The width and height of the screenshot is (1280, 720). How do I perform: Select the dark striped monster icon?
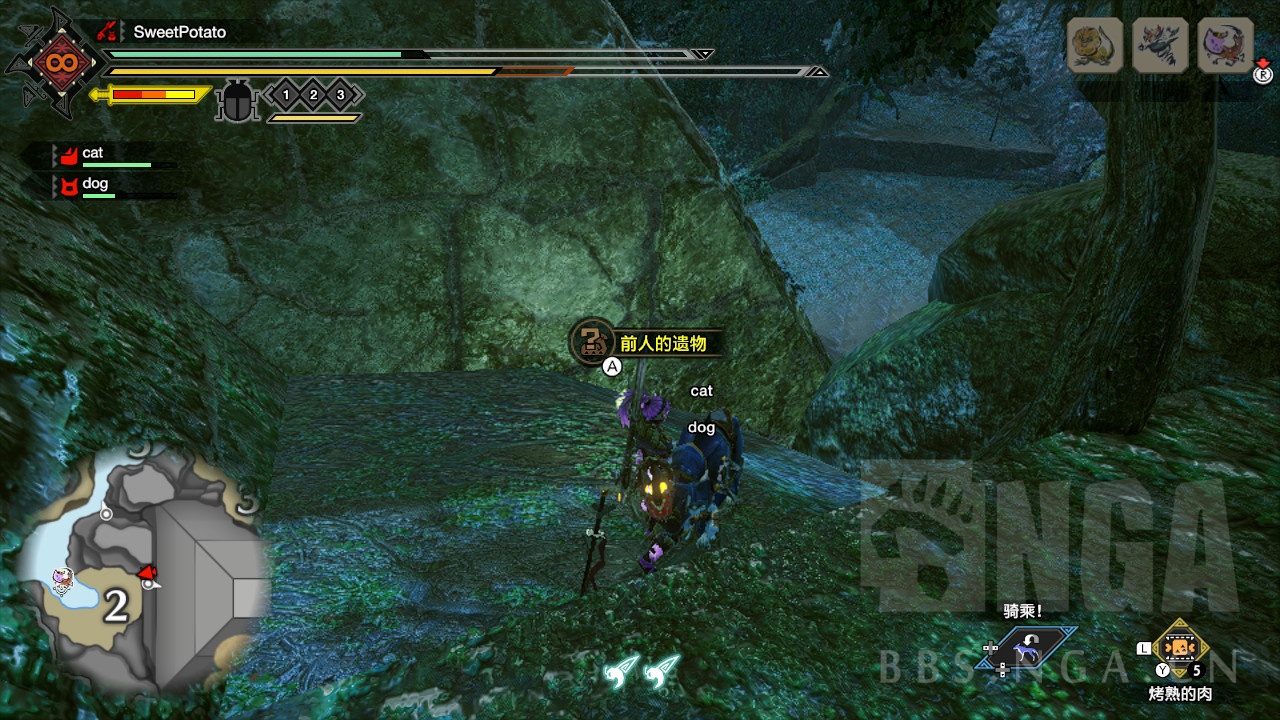pos(1160,45)
